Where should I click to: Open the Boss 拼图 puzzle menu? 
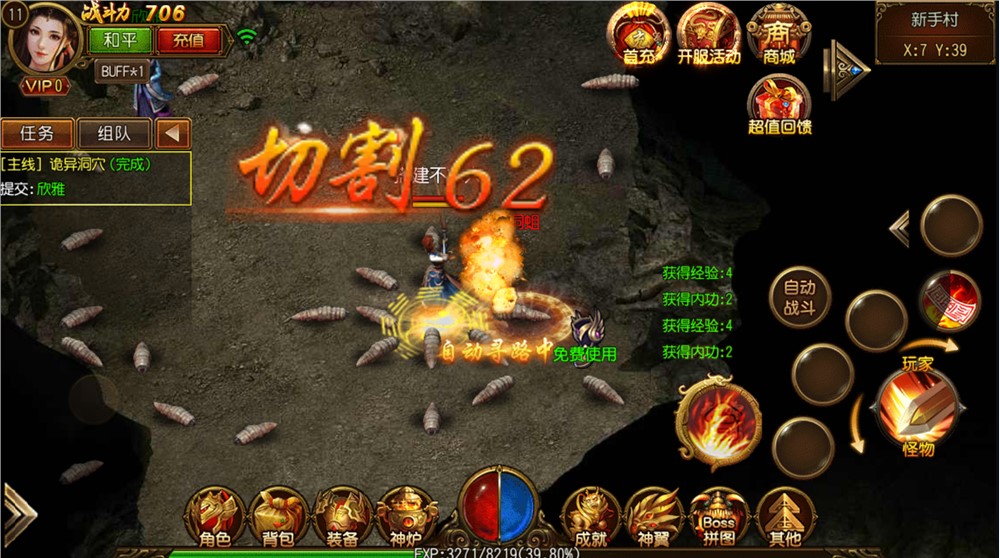717,517
